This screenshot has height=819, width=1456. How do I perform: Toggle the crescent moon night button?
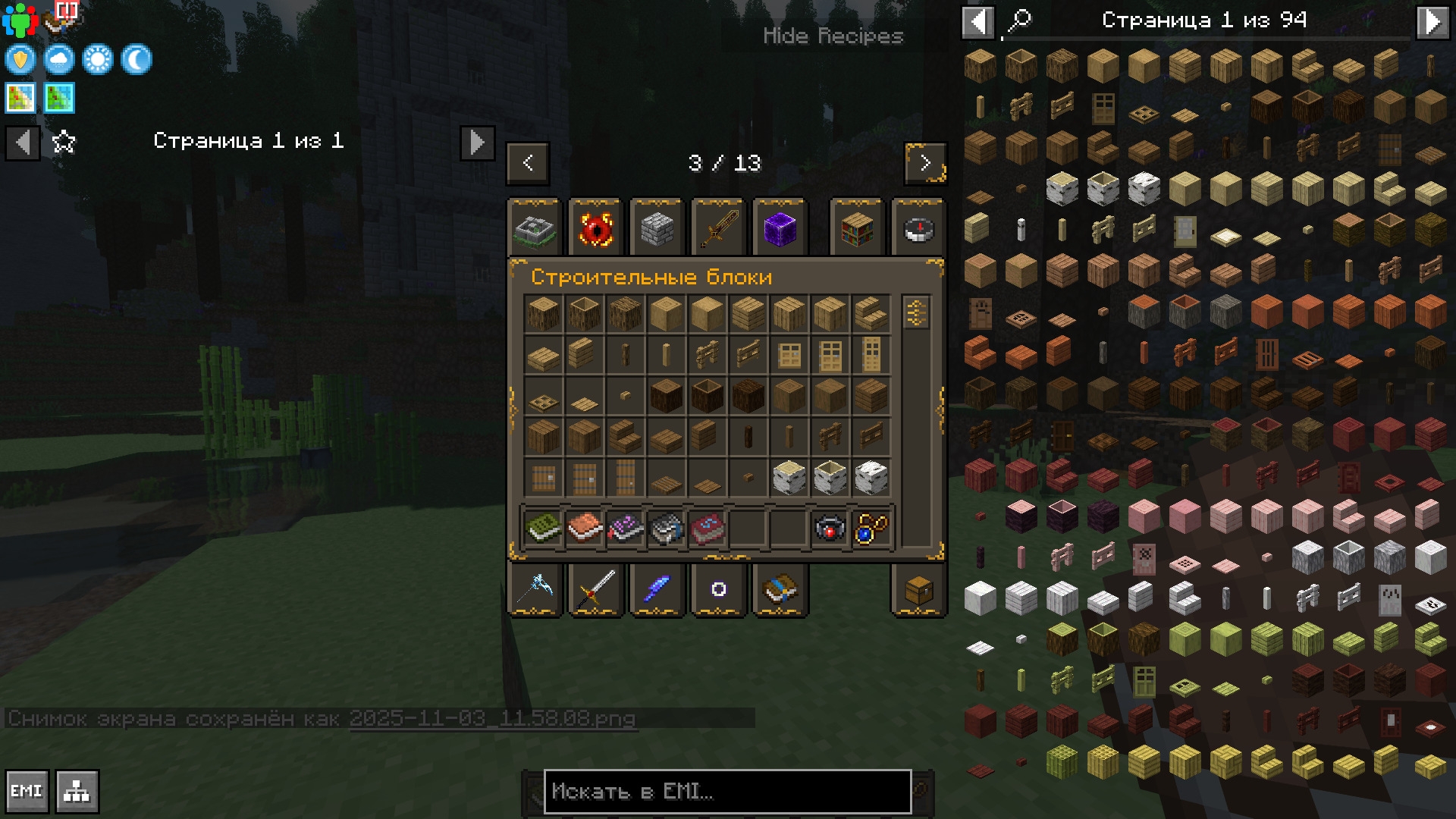(136, 59)
